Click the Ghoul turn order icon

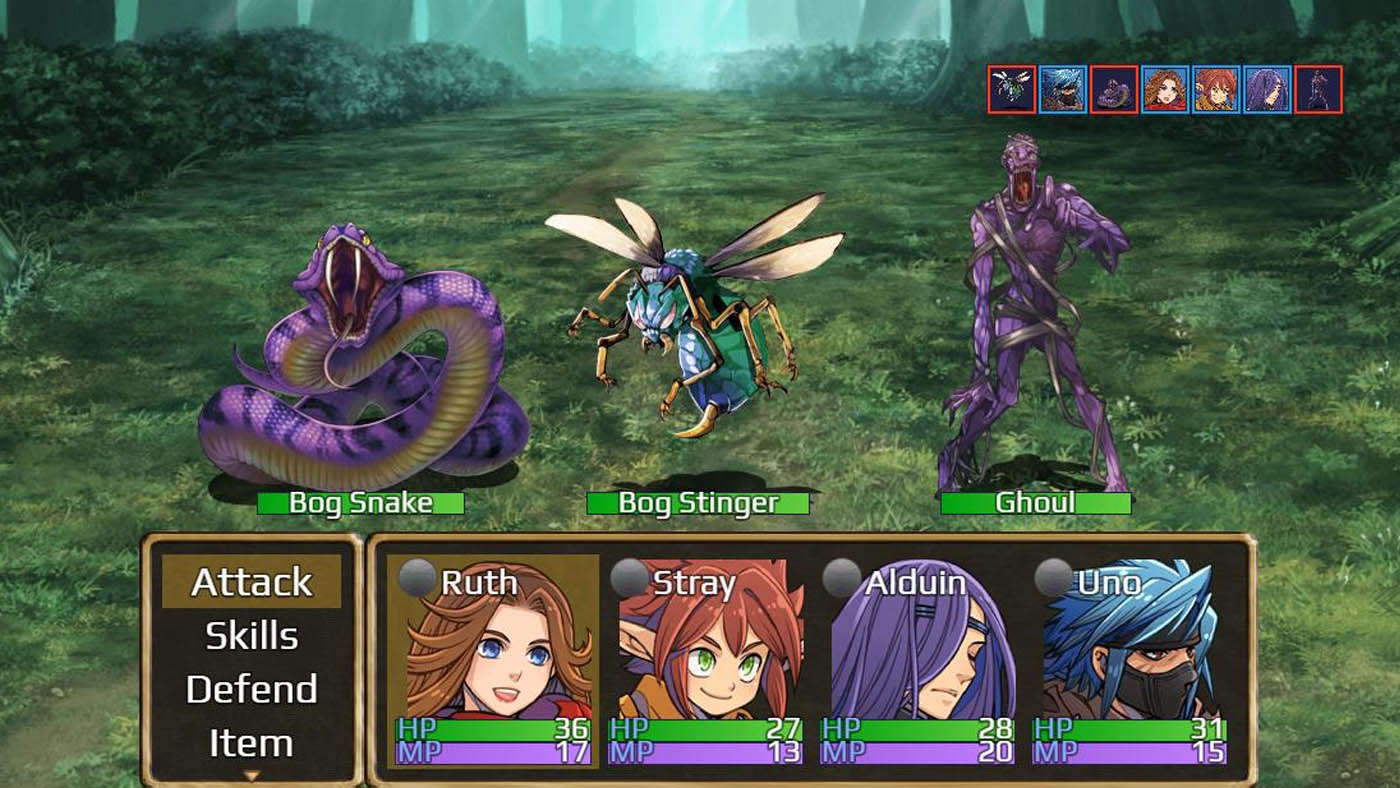pyautogui.click(x=1317, y=90)
